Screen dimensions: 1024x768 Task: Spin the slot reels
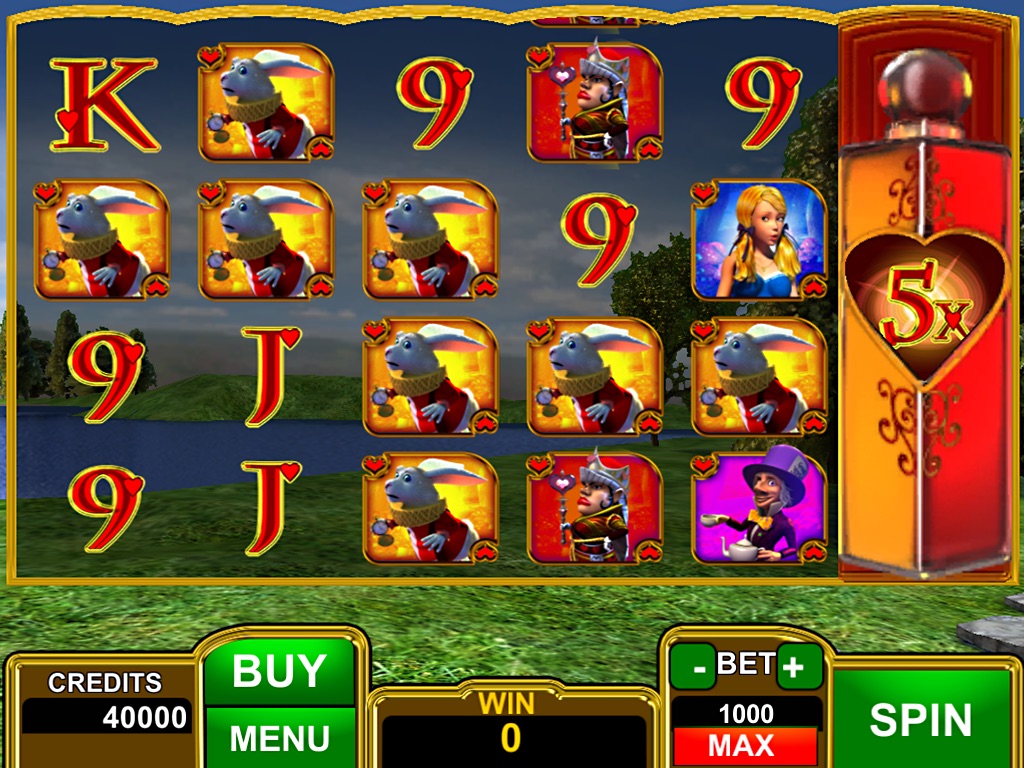click(x=920, y=720)
